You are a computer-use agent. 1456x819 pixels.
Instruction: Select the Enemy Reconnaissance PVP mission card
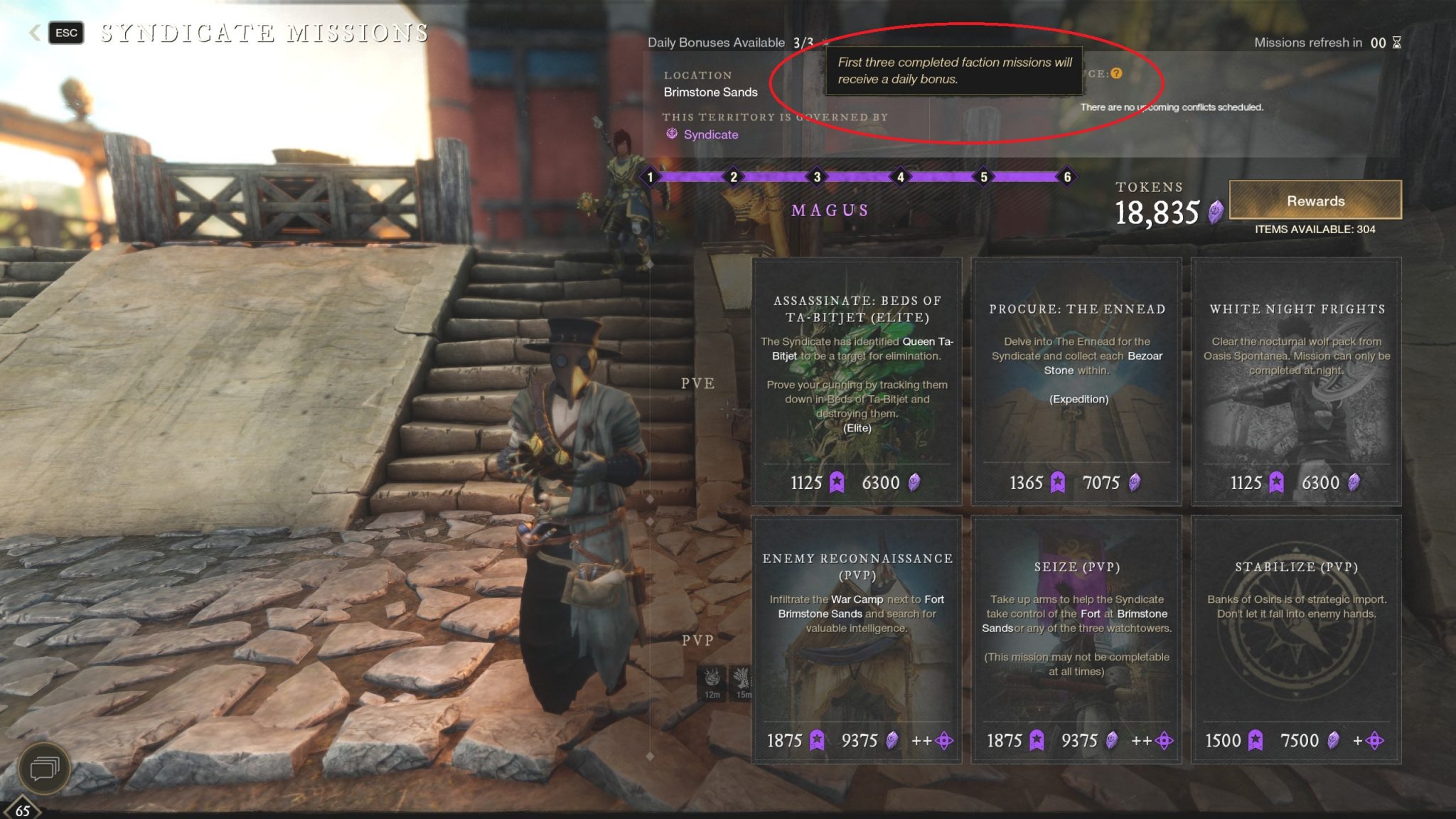click(x=857, y=640)
